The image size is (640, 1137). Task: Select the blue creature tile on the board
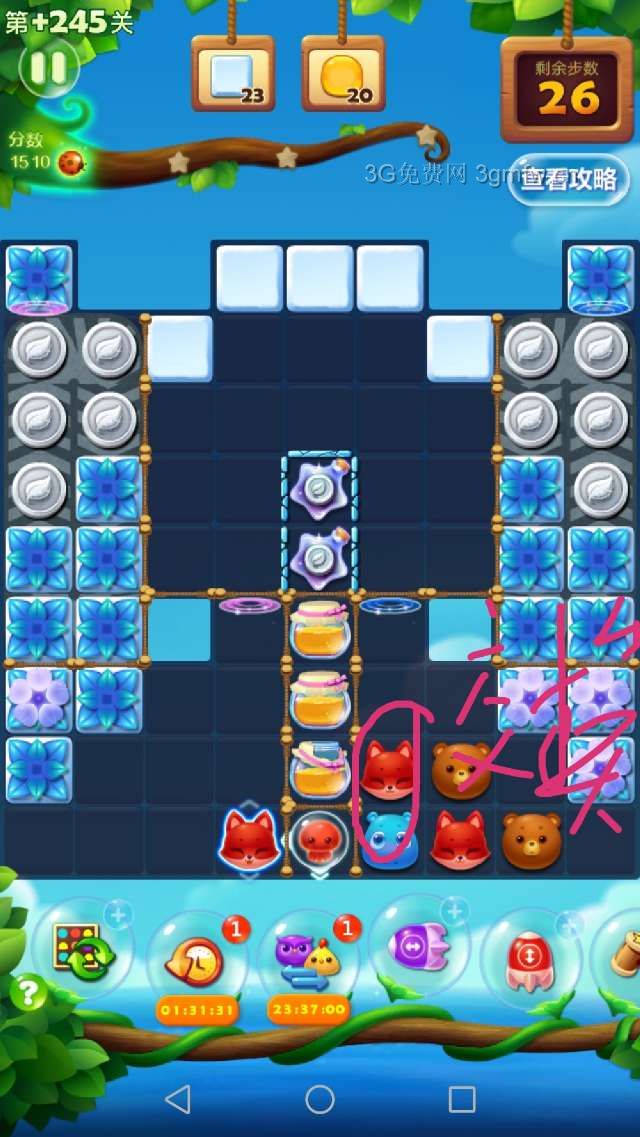pos(389,838)
